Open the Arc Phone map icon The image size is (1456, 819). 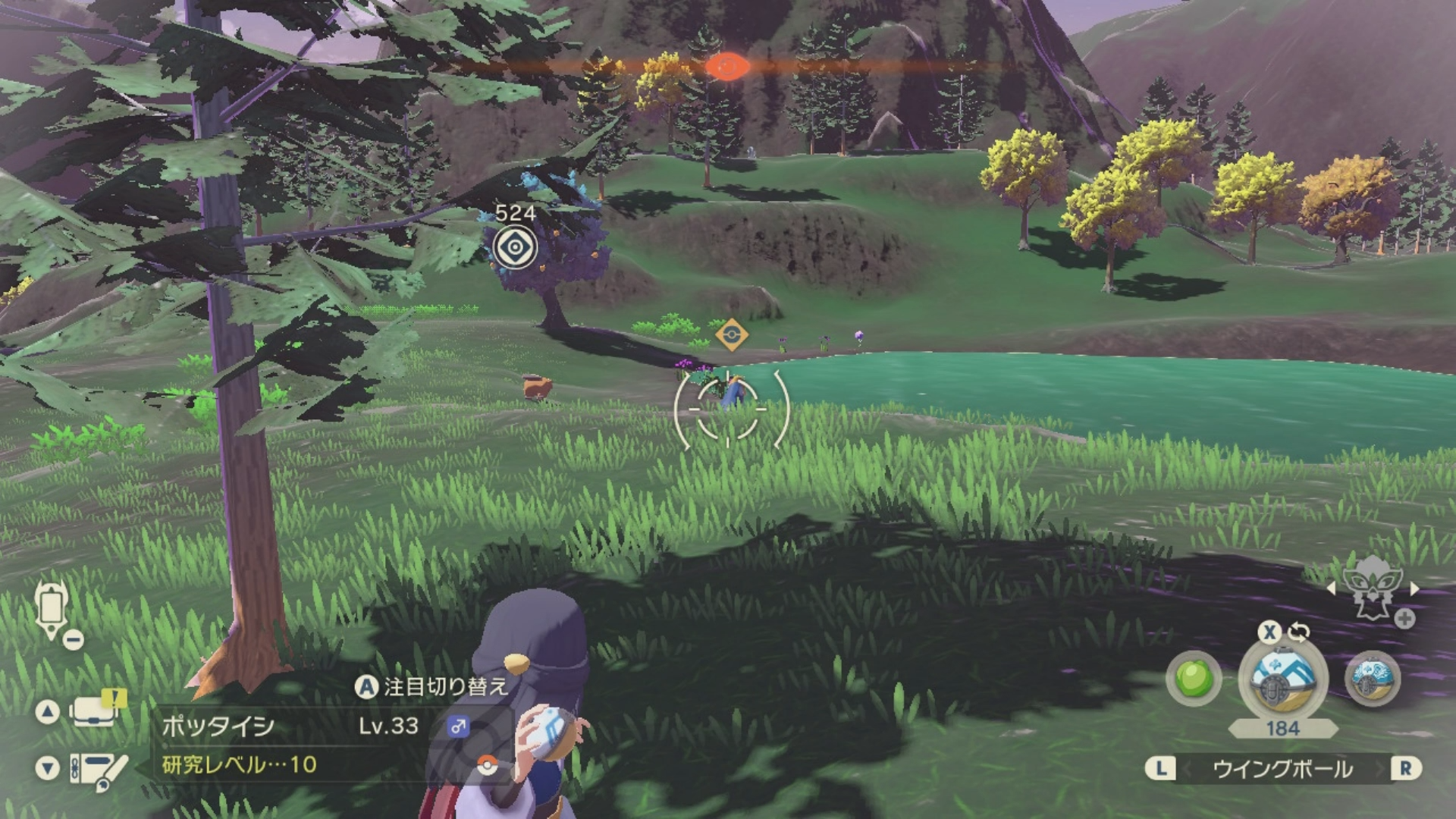(x=52, y=609)
